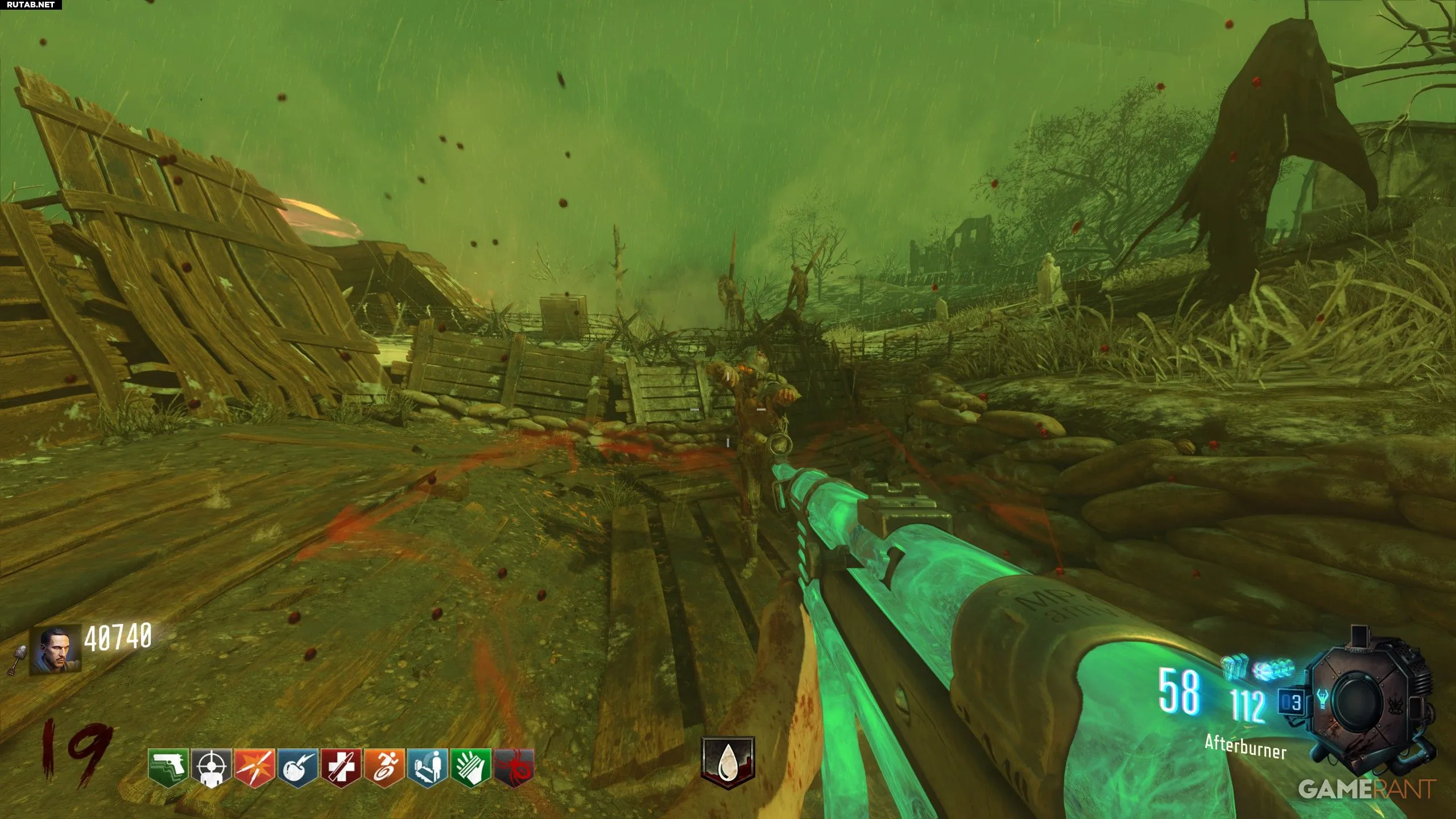Select the Quick Revive gravestone perk
The height and width of the screenshot is (819, 1456).
click(427, 768)
